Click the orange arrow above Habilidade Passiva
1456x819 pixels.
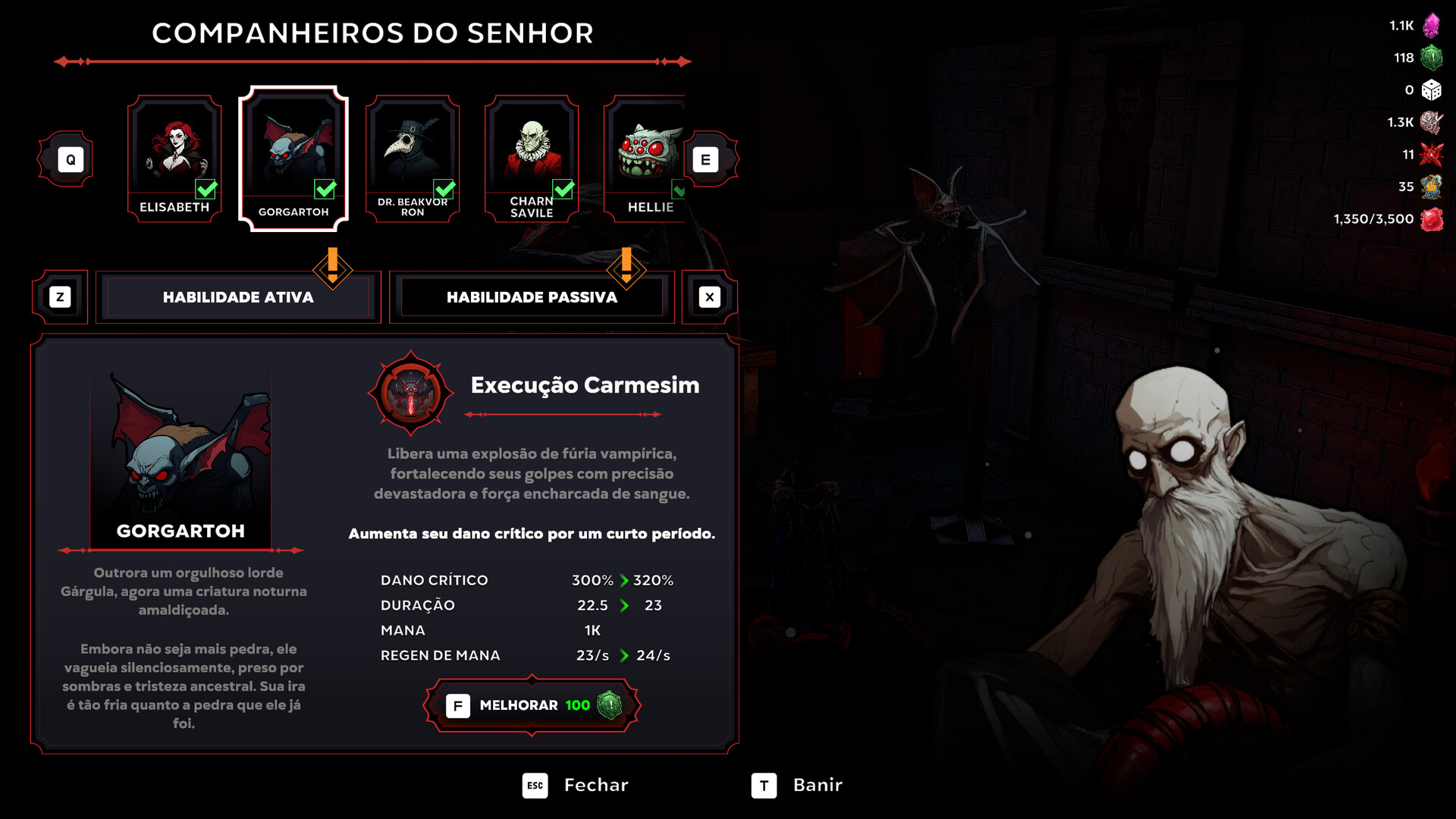626,268
